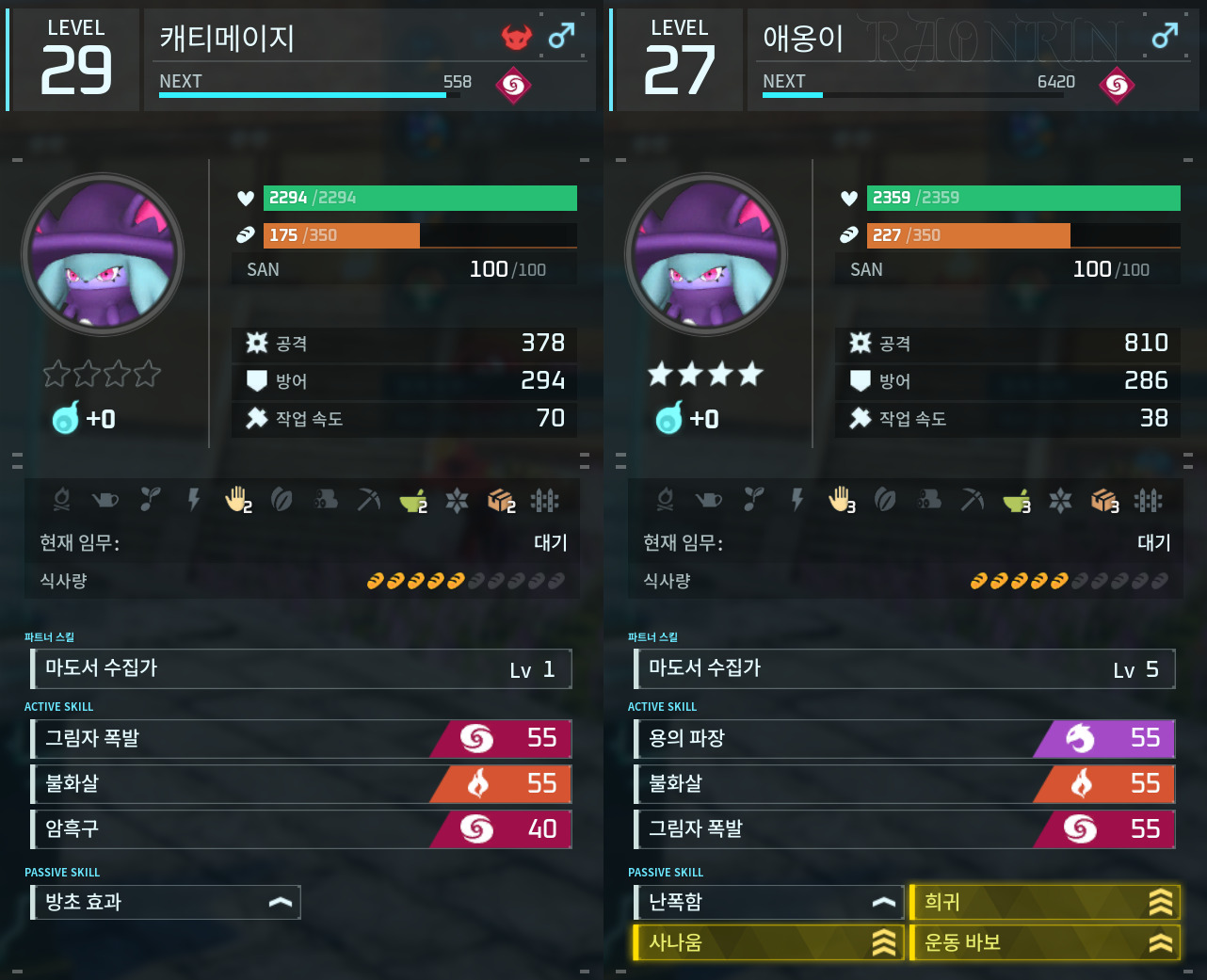
Task: Choose the 운동 바보 passive skill
Action: 1044,942
